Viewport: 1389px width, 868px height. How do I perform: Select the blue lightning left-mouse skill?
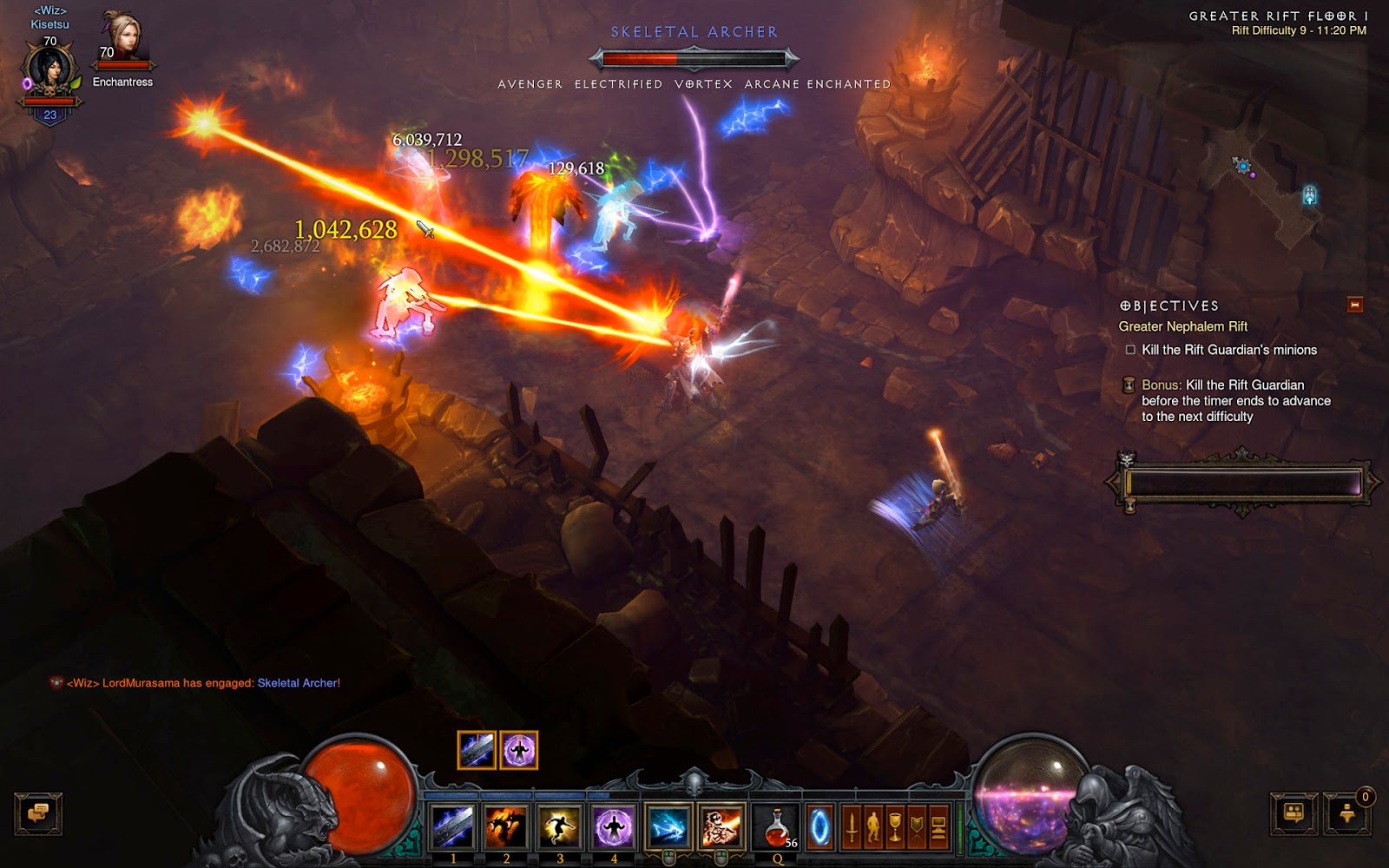click(668, 825)
